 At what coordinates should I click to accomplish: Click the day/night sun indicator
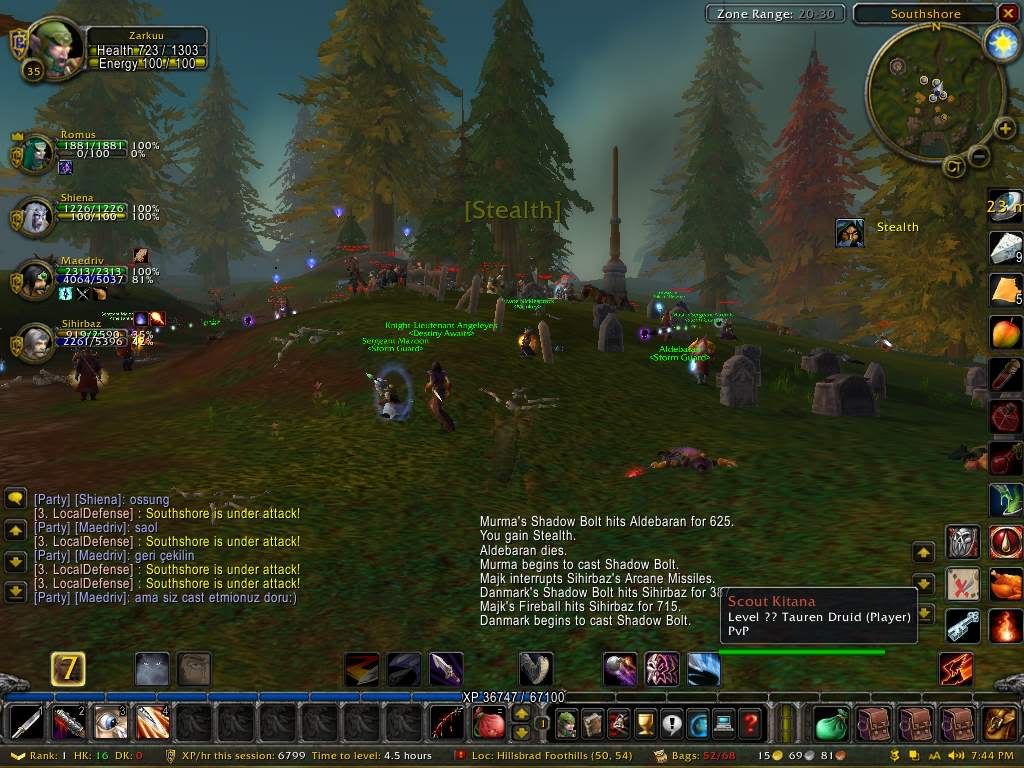tap(1000, 41)
